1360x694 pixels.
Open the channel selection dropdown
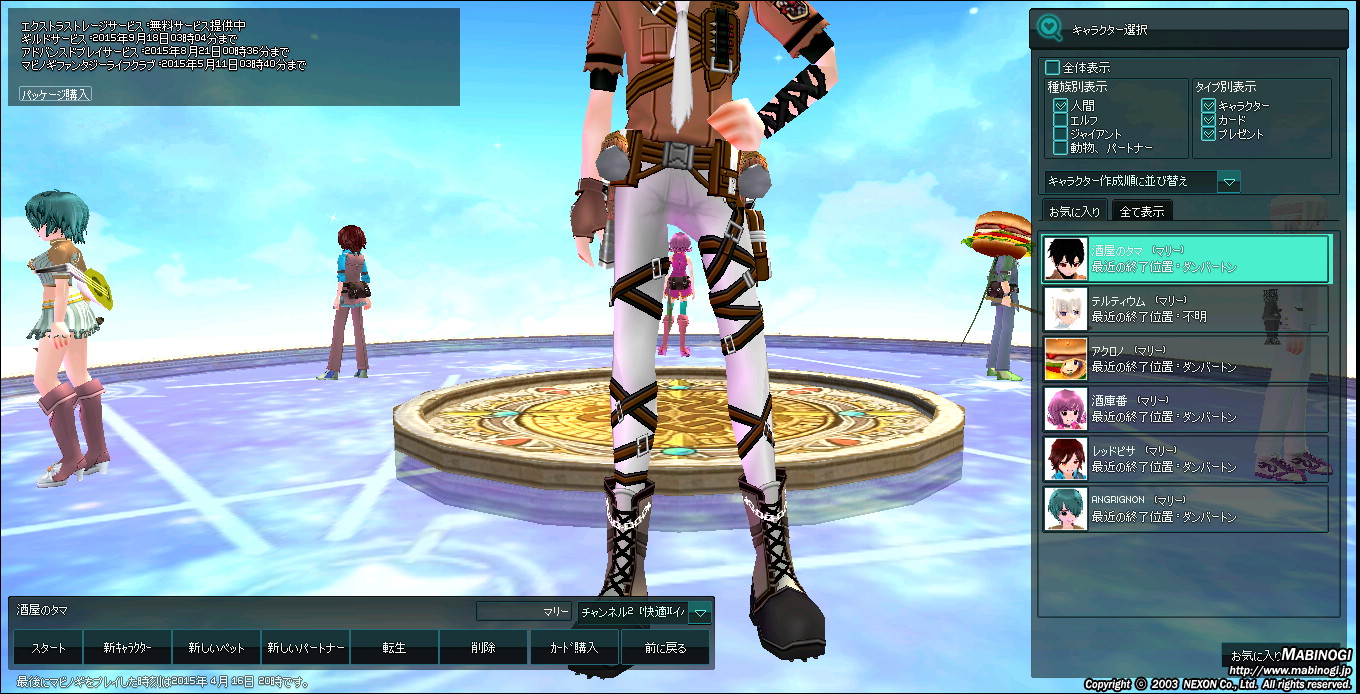[x=701, y=612]
